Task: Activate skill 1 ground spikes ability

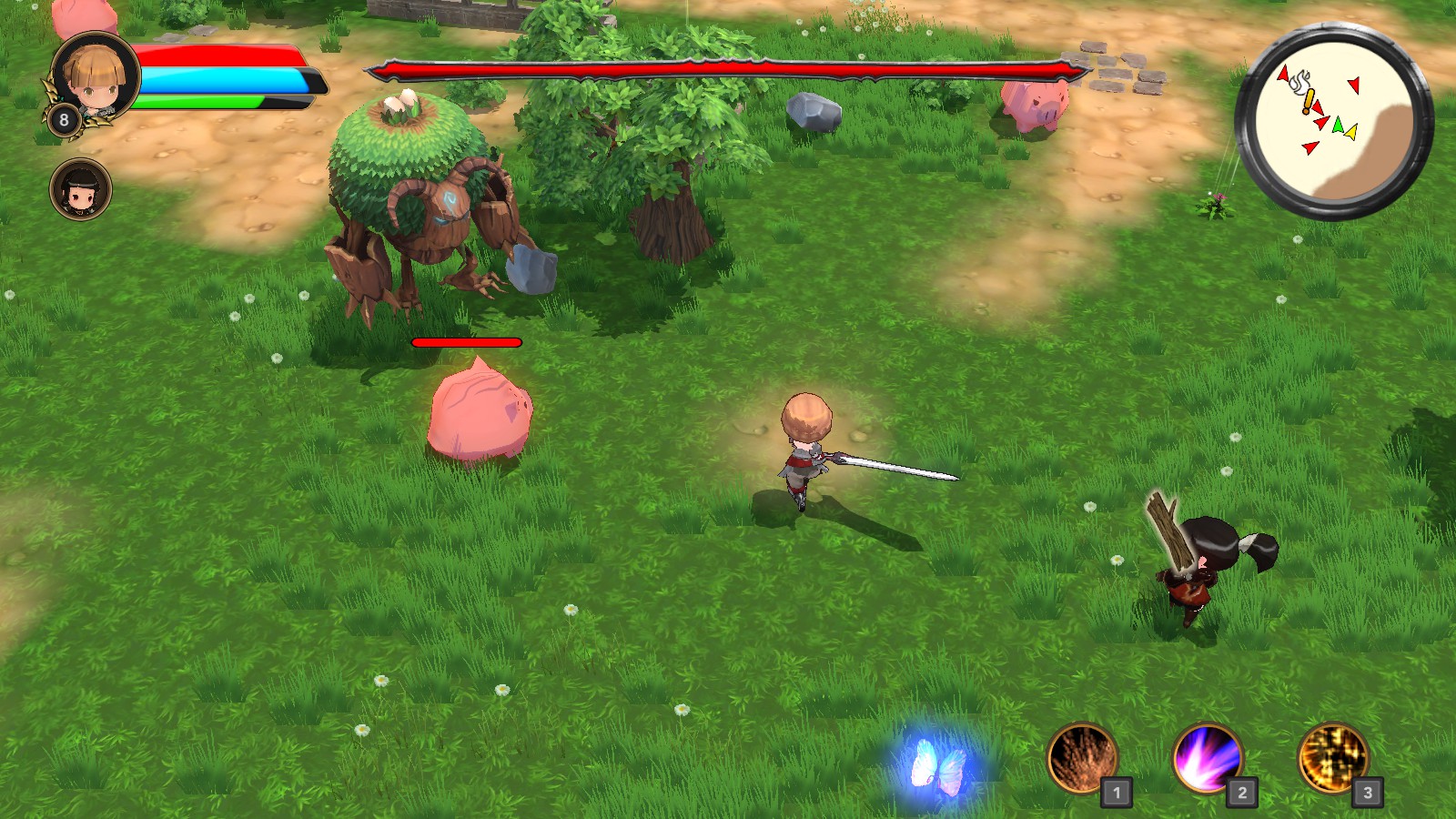Action: [x=1083, y=758]
